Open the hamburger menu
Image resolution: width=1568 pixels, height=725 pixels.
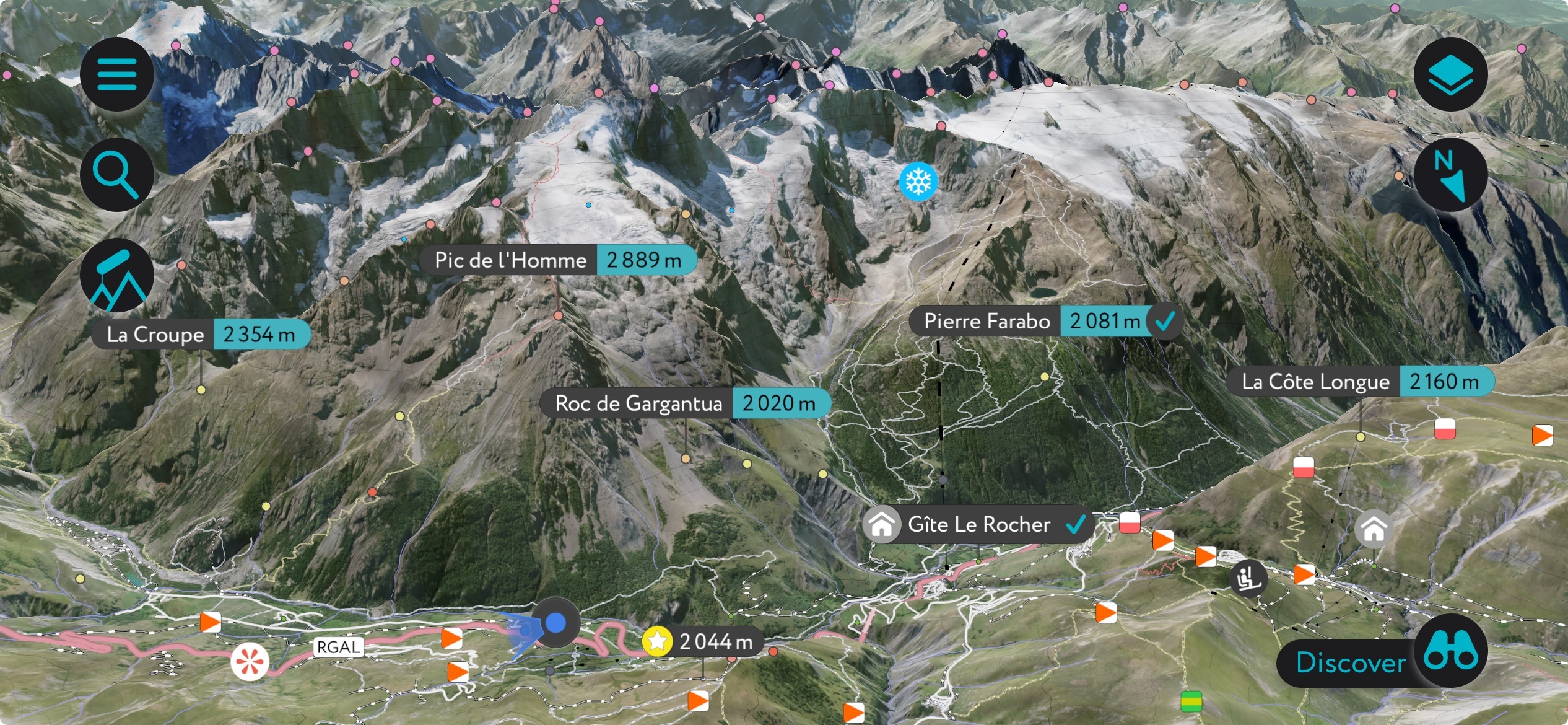117,73
